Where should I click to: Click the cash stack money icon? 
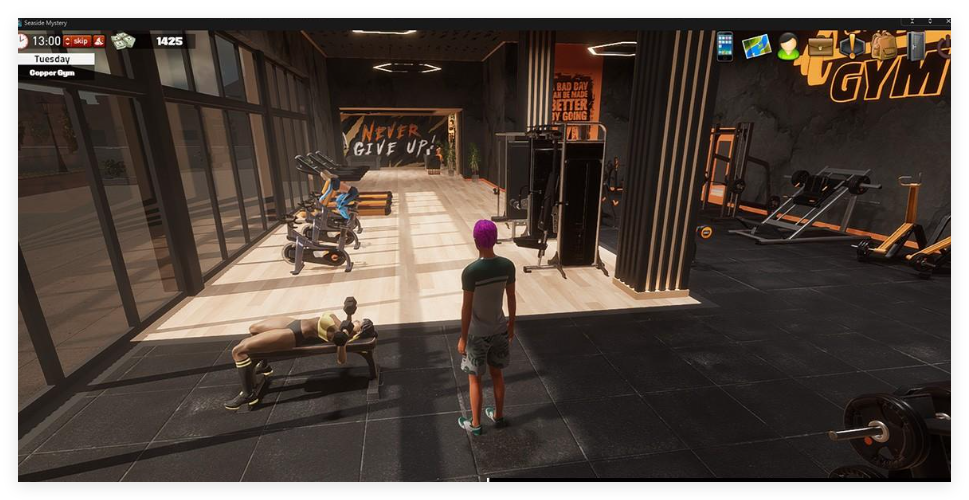pyautogui.click(x=123, y=41)
